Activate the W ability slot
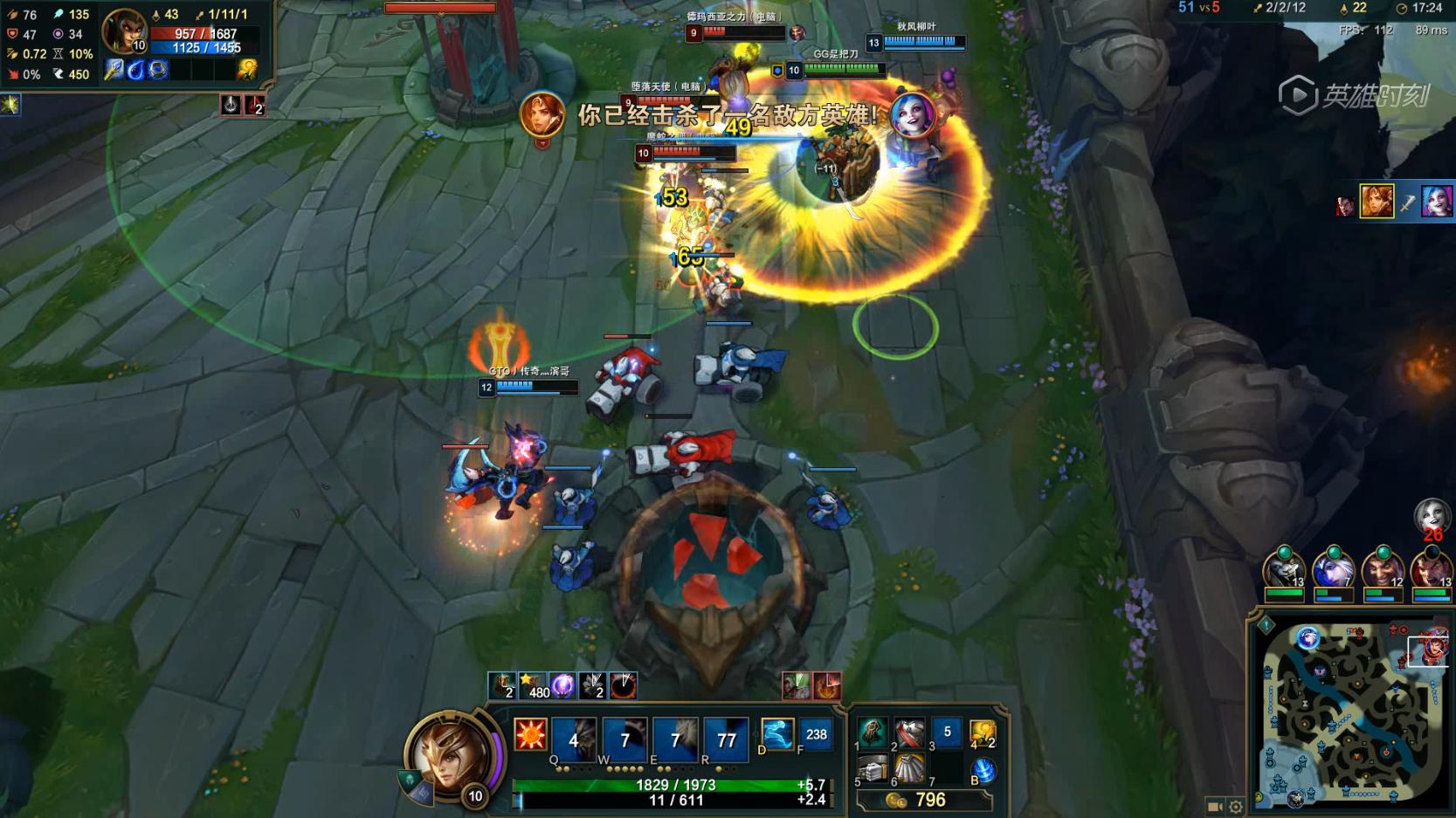This screenshot has height=818, width=1456. pos(624,739)
